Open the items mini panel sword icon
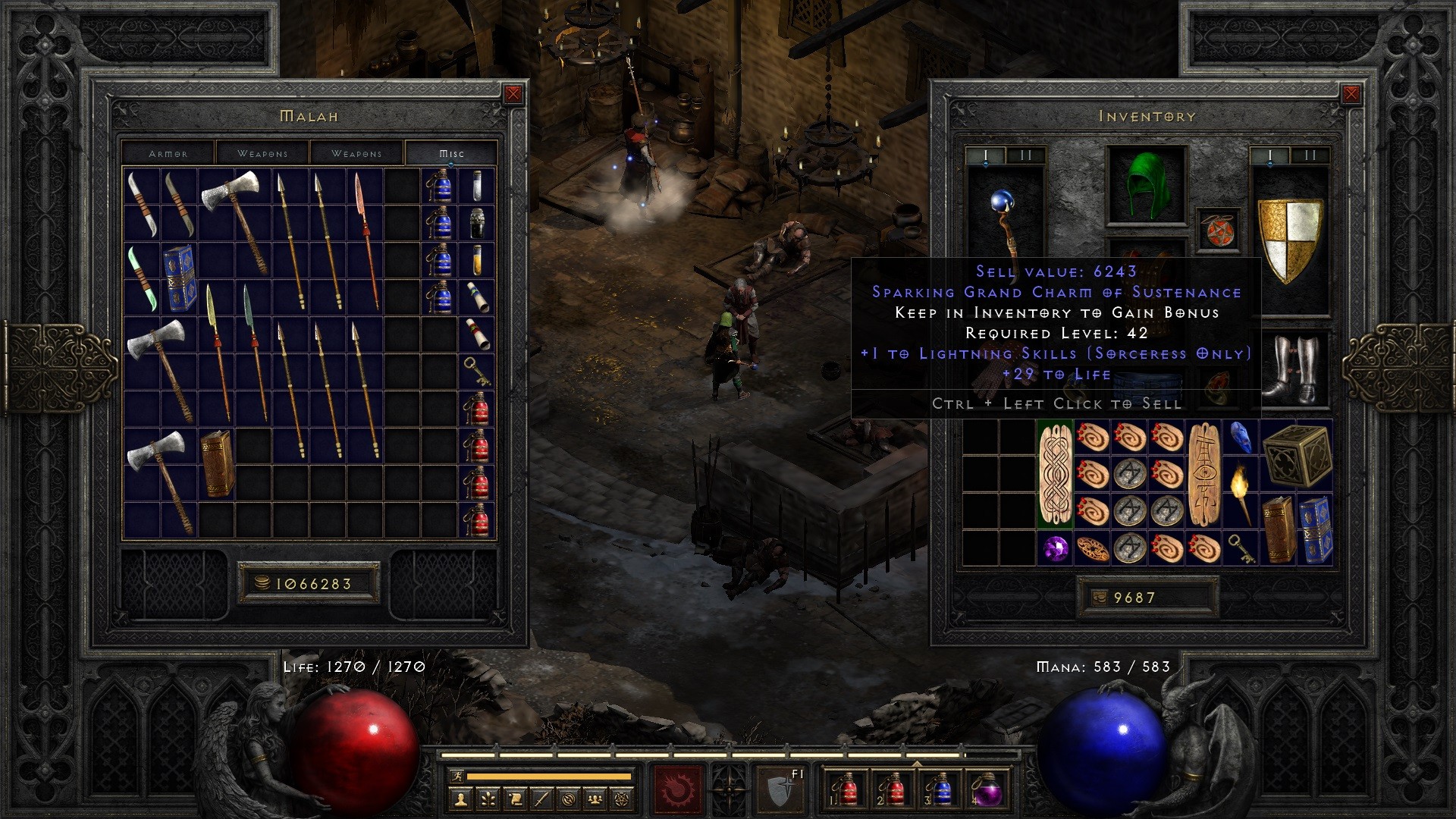This screenshot has height=819, width=1456. tap(541, 800)
